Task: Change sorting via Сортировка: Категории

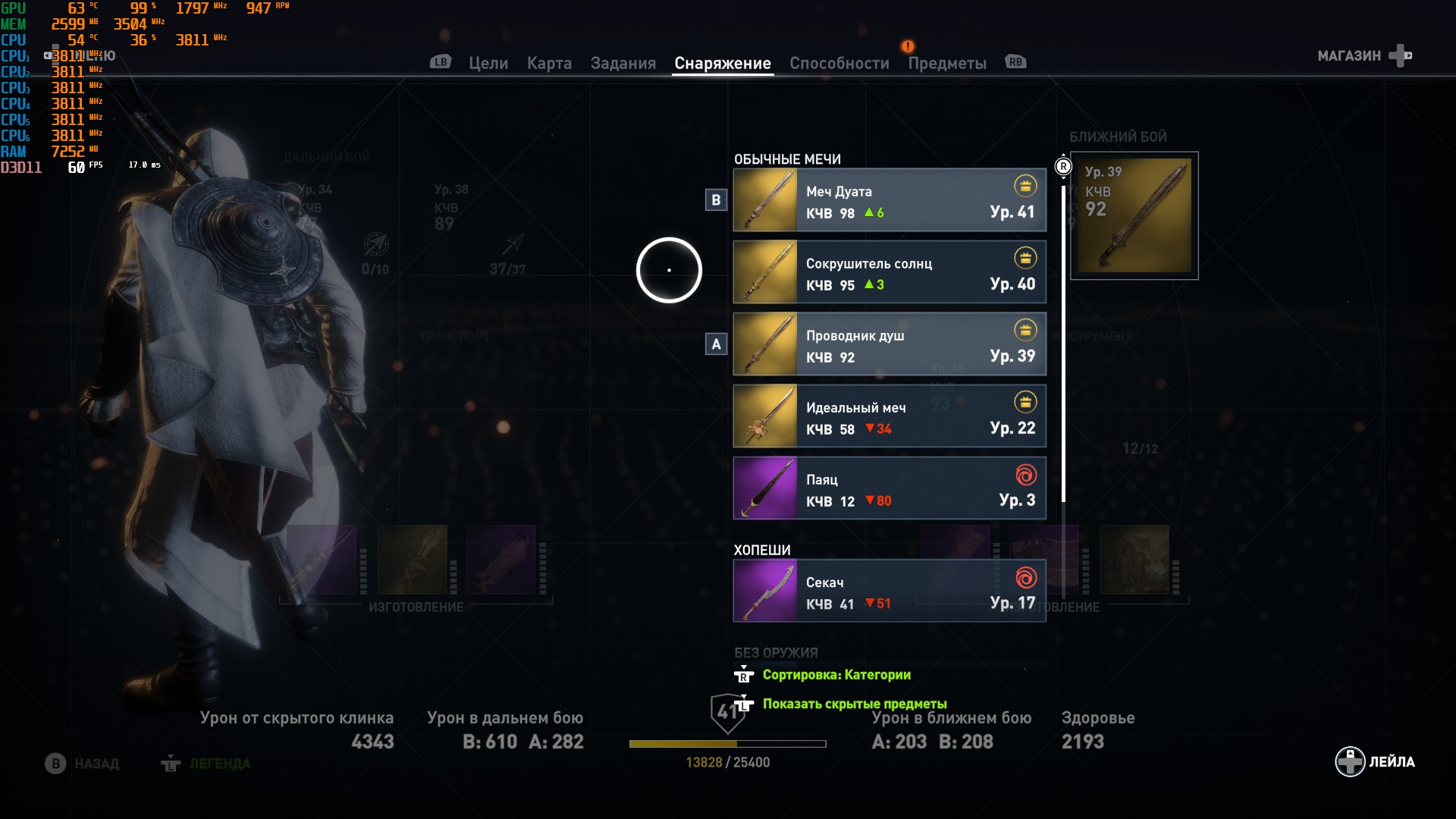Action: point(836,675)
